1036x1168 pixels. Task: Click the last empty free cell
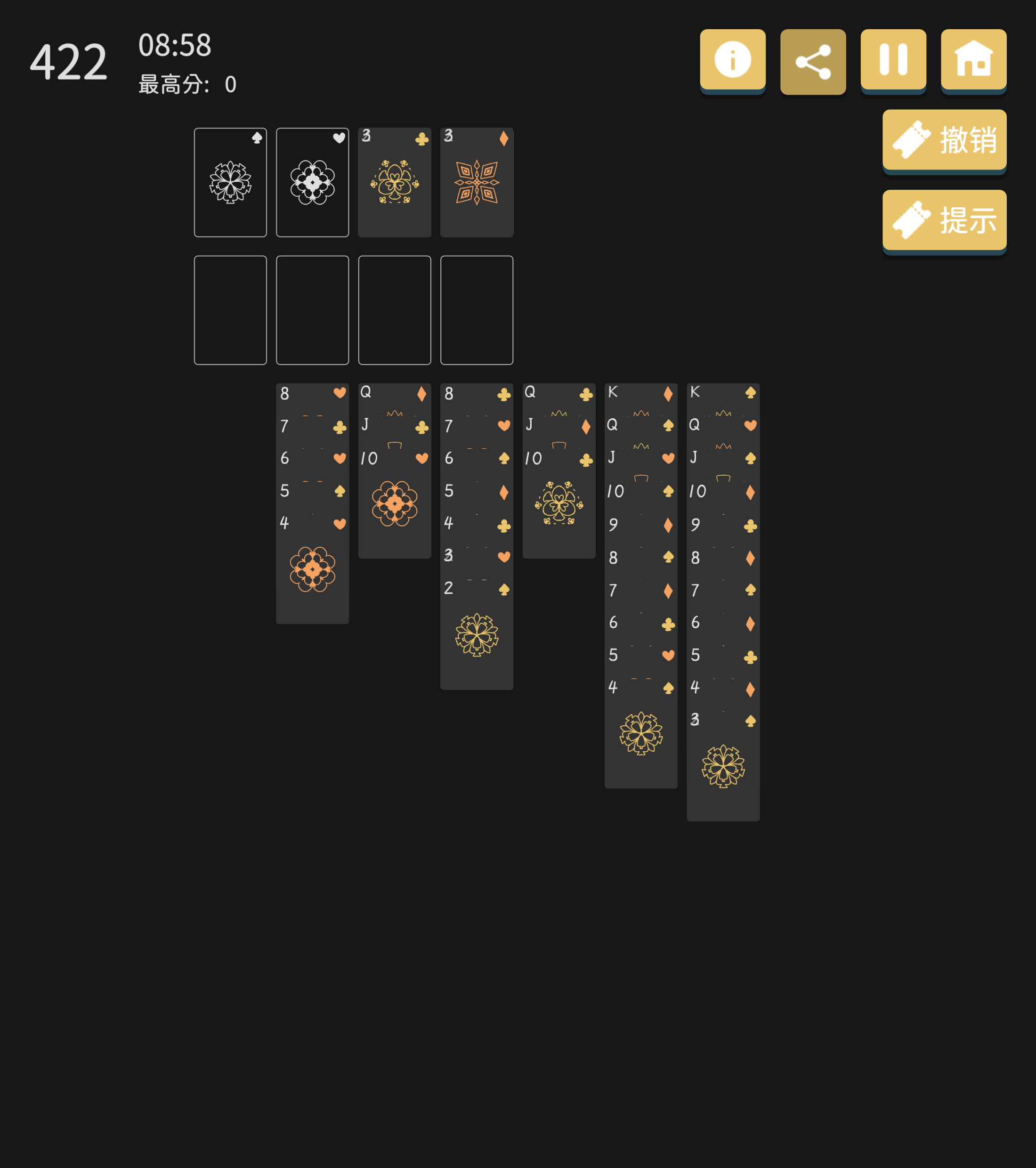point(477,310)
